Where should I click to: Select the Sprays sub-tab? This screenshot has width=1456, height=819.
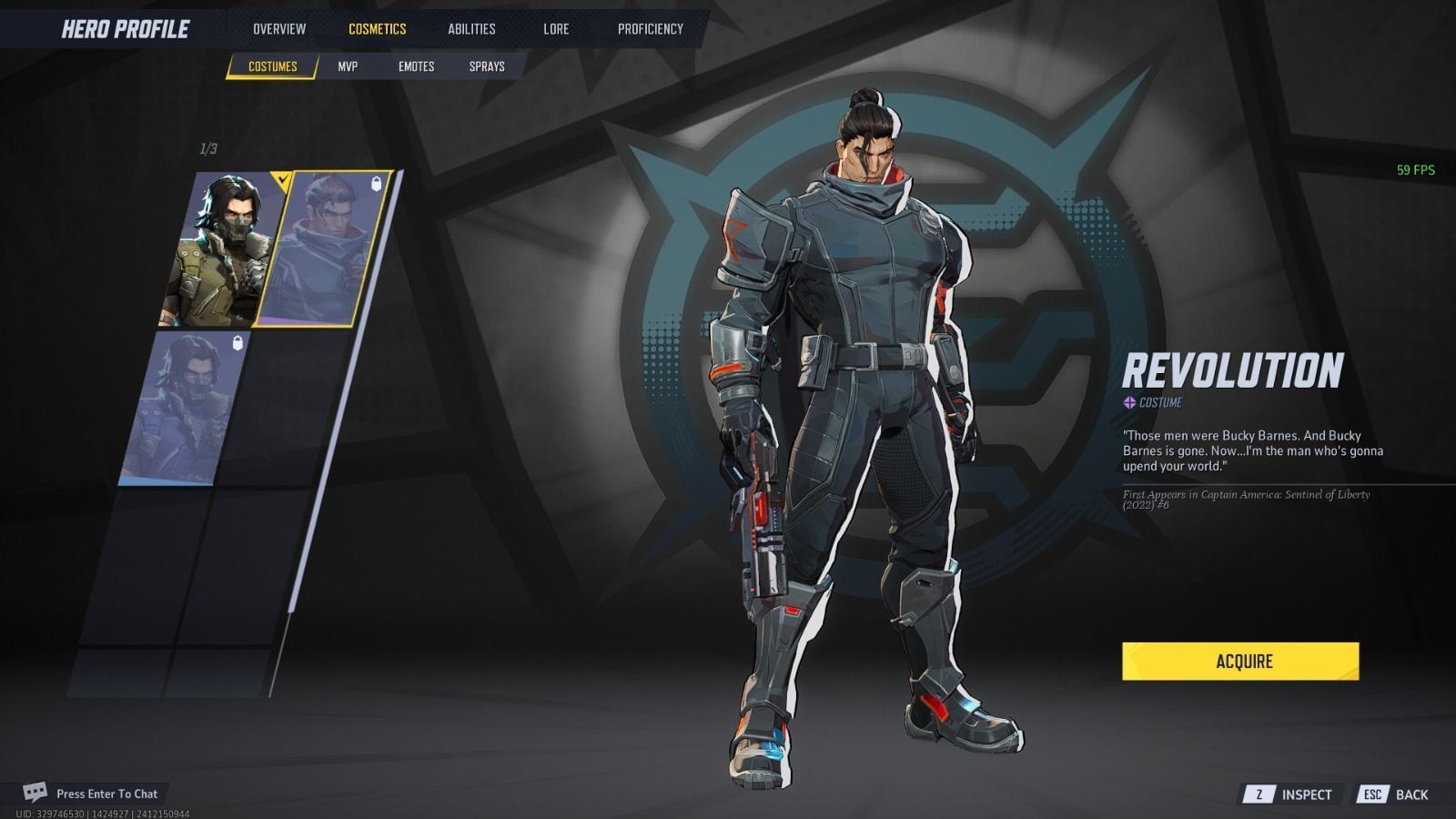coord(487,66)
